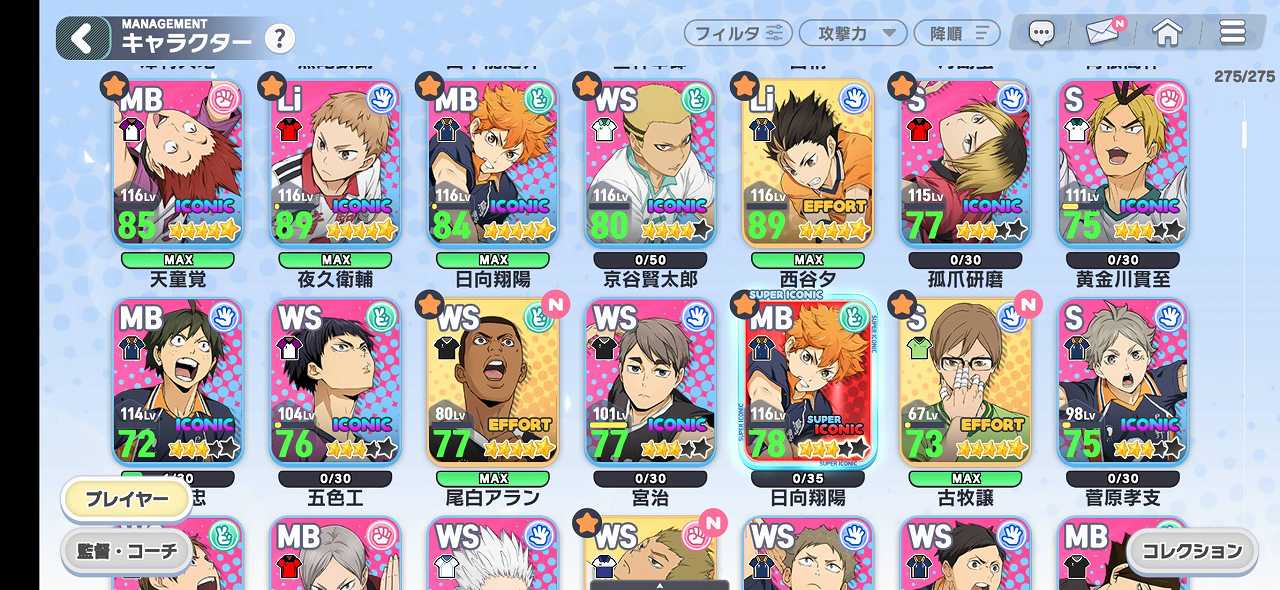Image resolution: width=1280 pixels, height=590 pixels.
Task: Switch to the プレイヤー tab
Action: [127, 500]
